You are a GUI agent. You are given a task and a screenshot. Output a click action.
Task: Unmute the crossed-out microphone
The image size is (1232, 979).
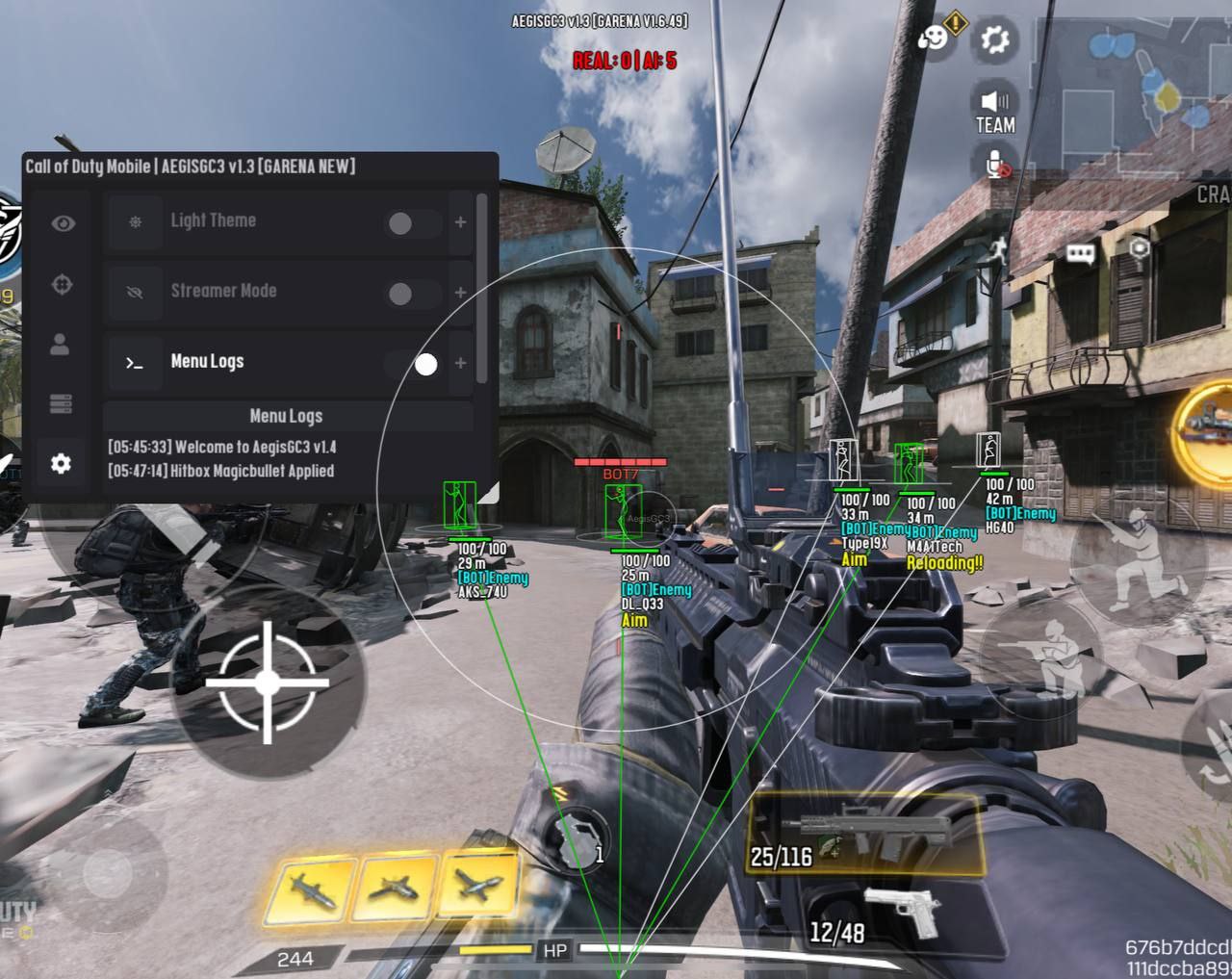pyautogui.click(x=996, y=164)
